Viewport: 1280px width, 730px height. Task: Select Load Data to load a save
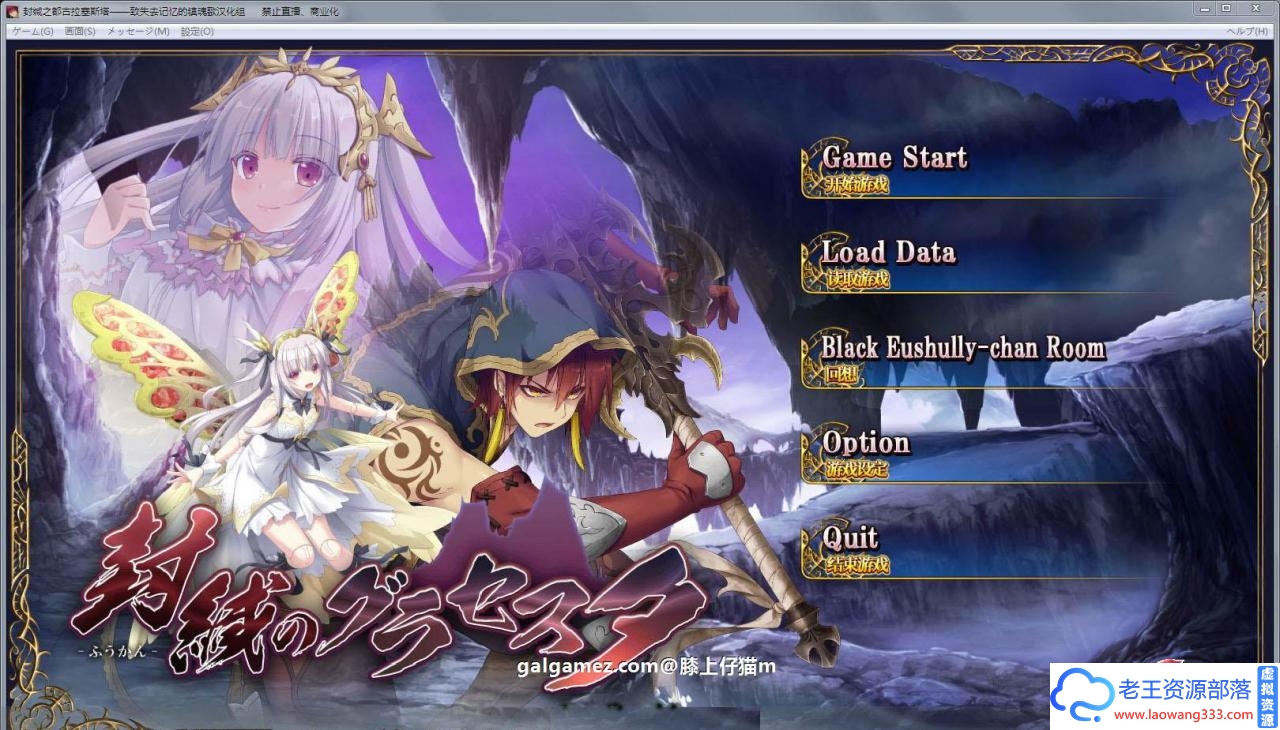(x=888, y=252)
